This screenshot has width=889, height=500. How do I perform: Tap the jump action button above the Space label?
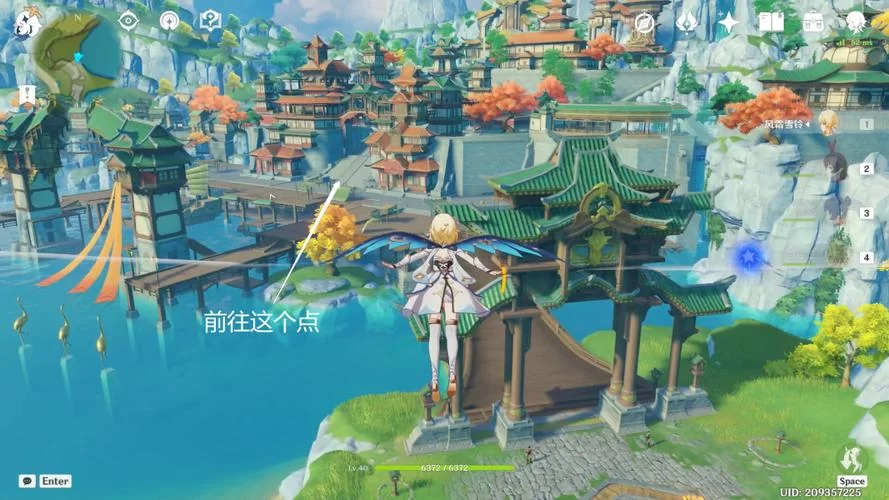click(x=851, y=458)
